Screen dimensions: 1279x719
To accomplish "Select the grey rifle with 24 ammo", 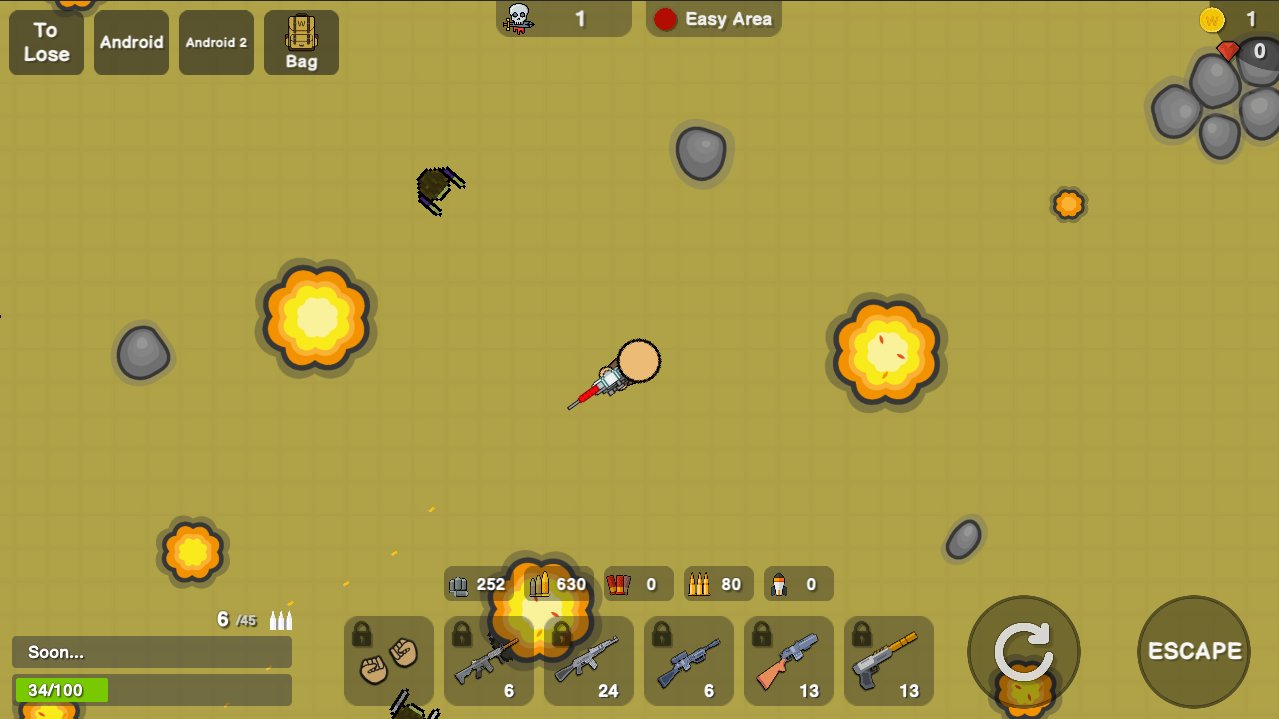I will point(589,661).
